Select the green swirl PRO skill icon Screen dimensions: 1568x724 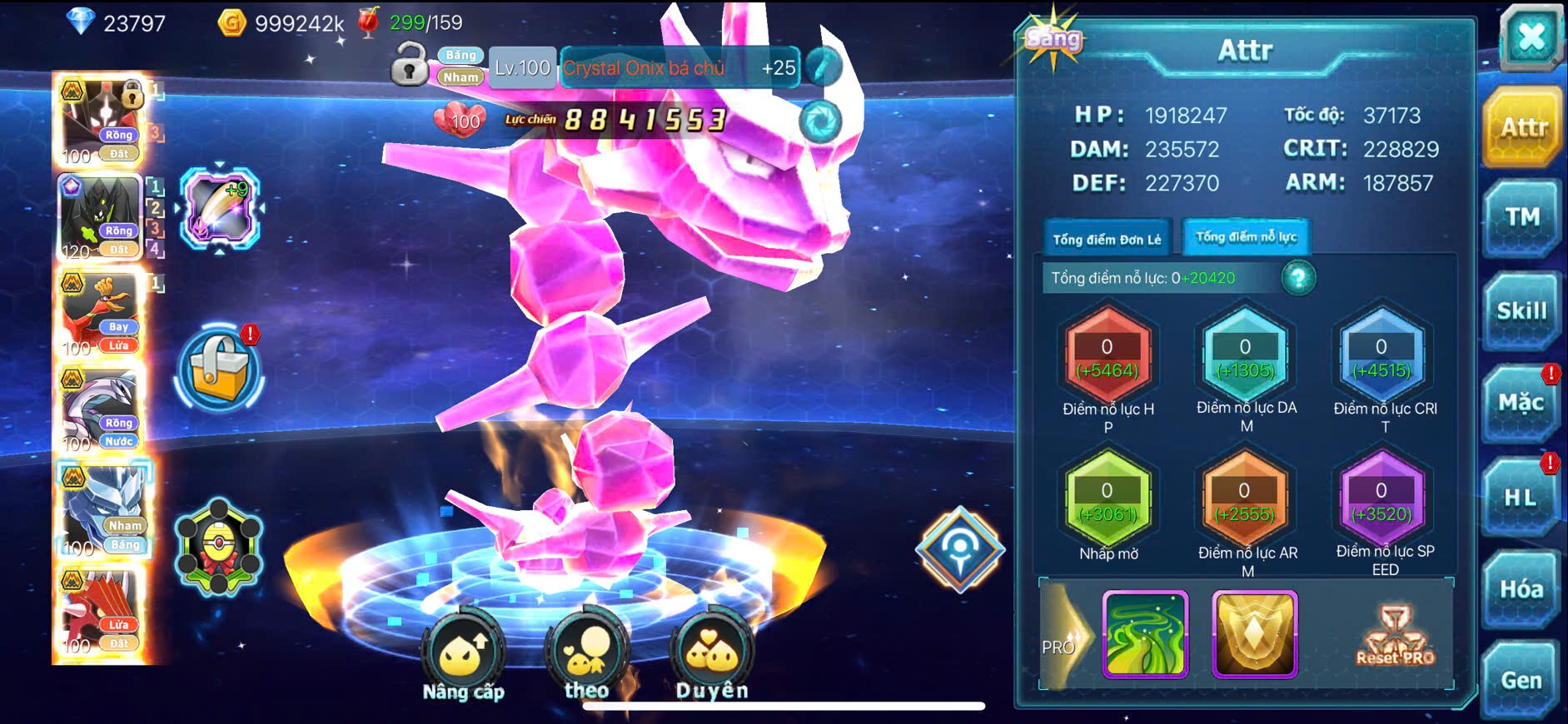click(1145, 634)
